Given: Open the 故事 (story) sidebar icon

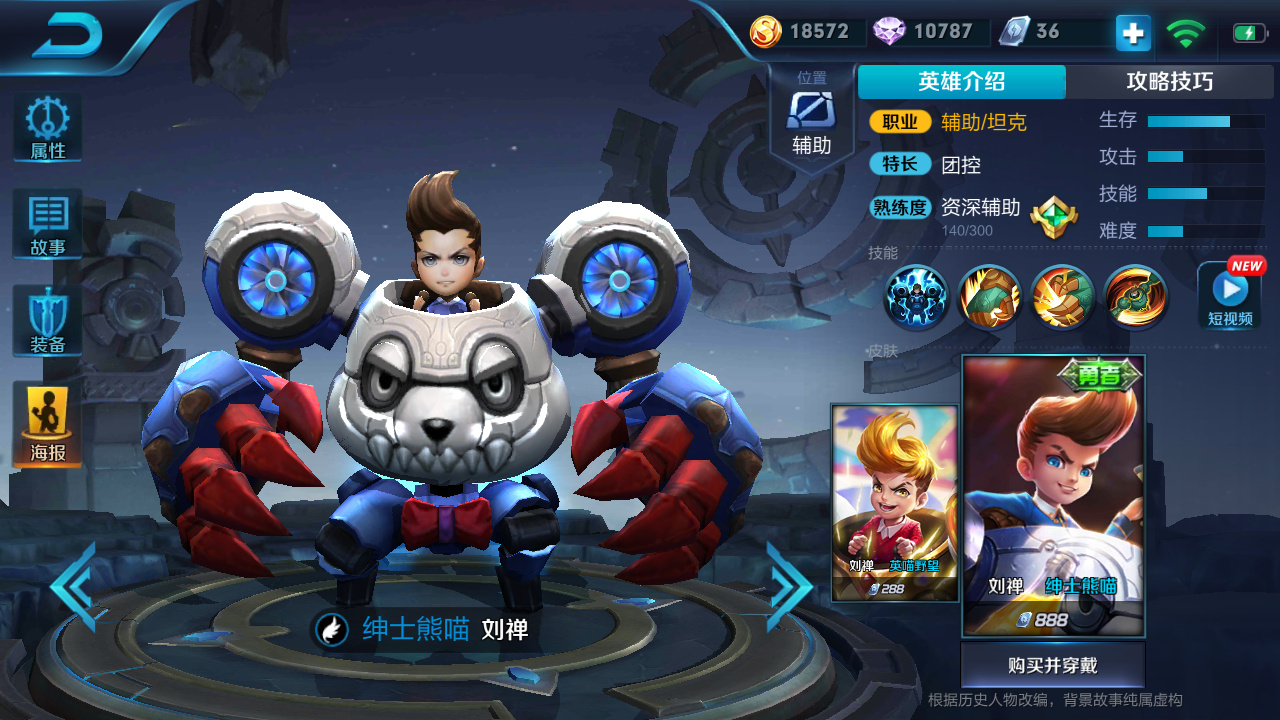Looking at the screenshot, I should point(46,224).
